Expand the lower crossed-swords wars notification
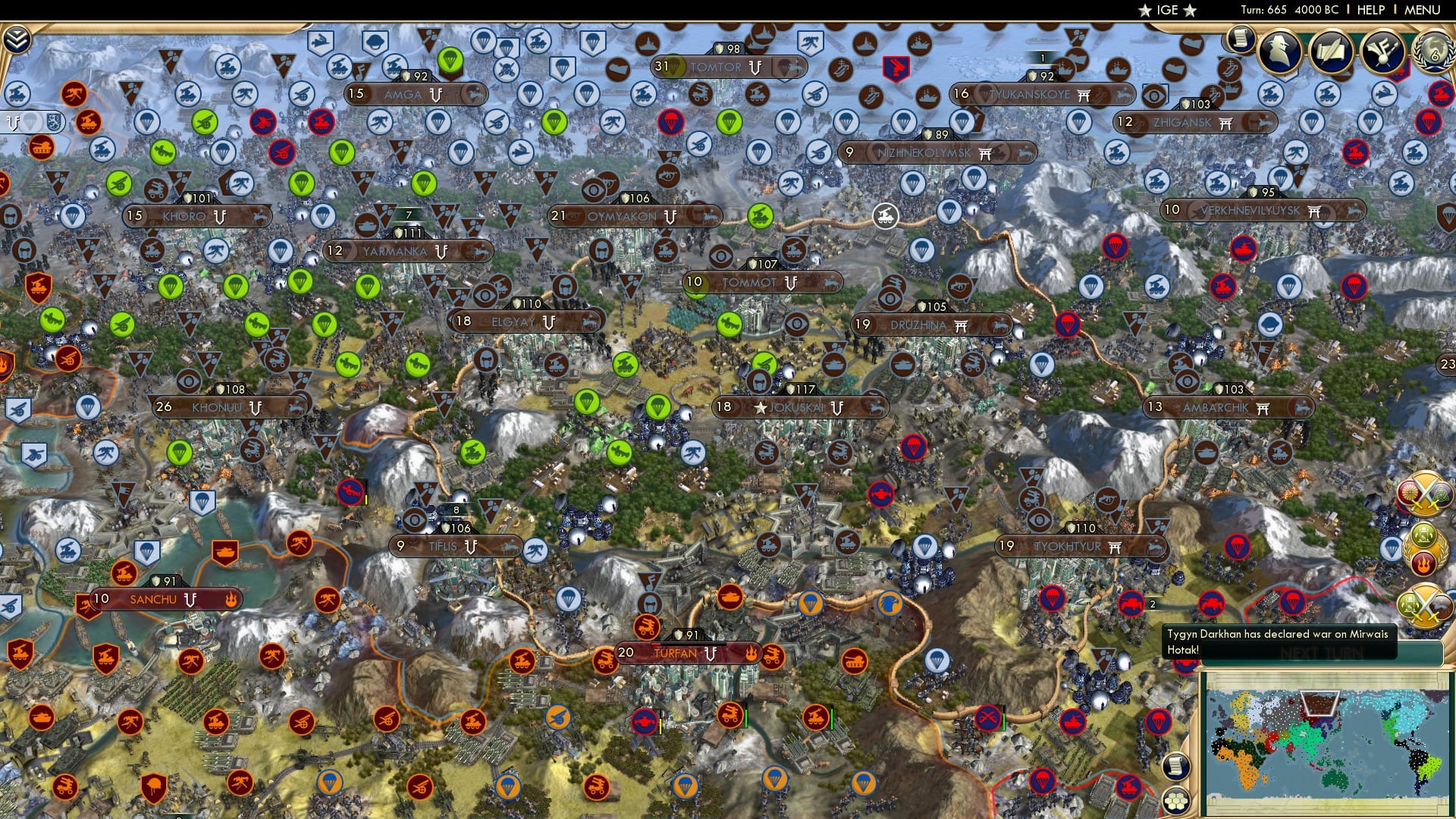 pos(1423,607)
